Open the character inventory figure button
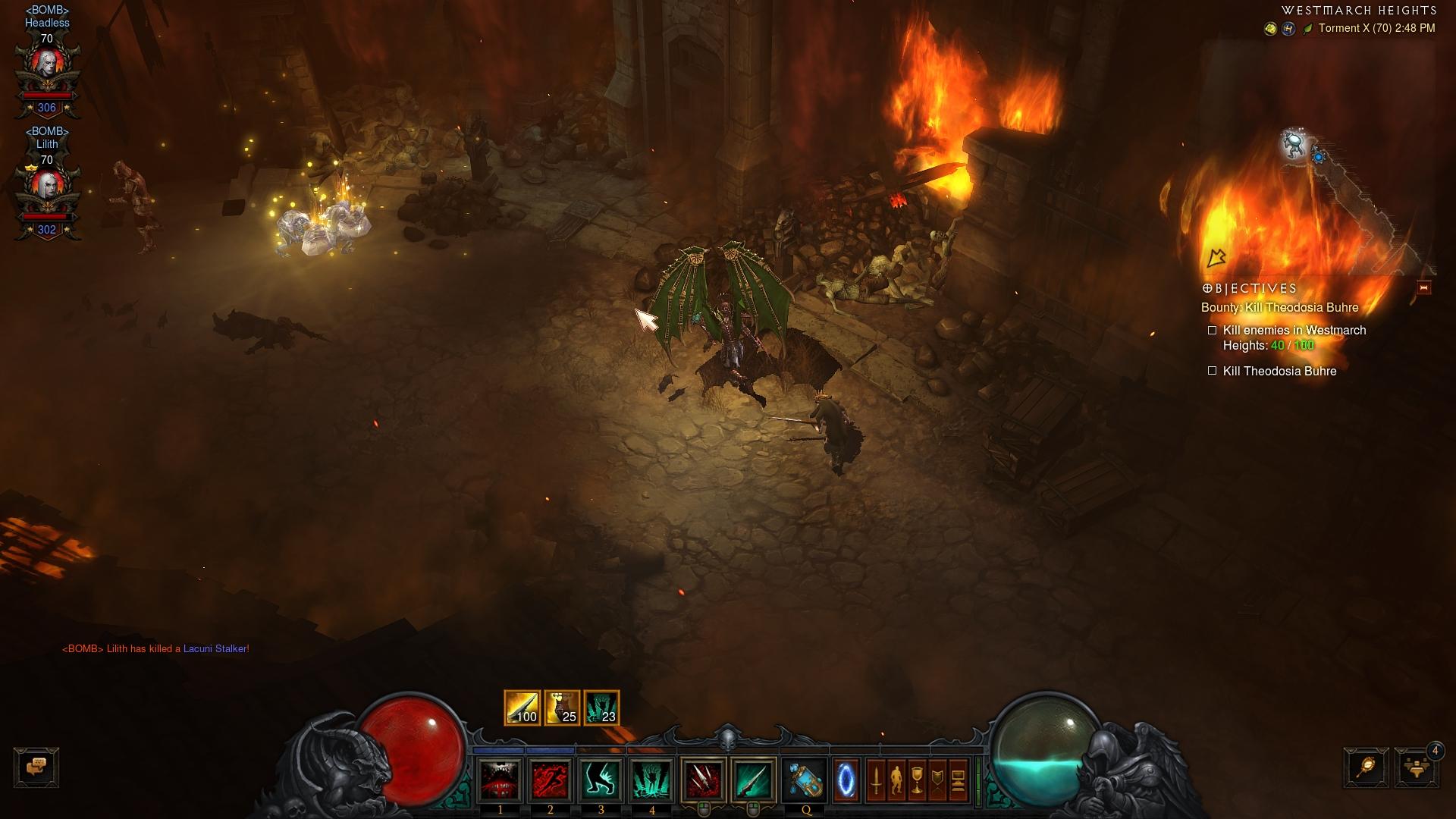1456x819 pixels. (896, 780)
